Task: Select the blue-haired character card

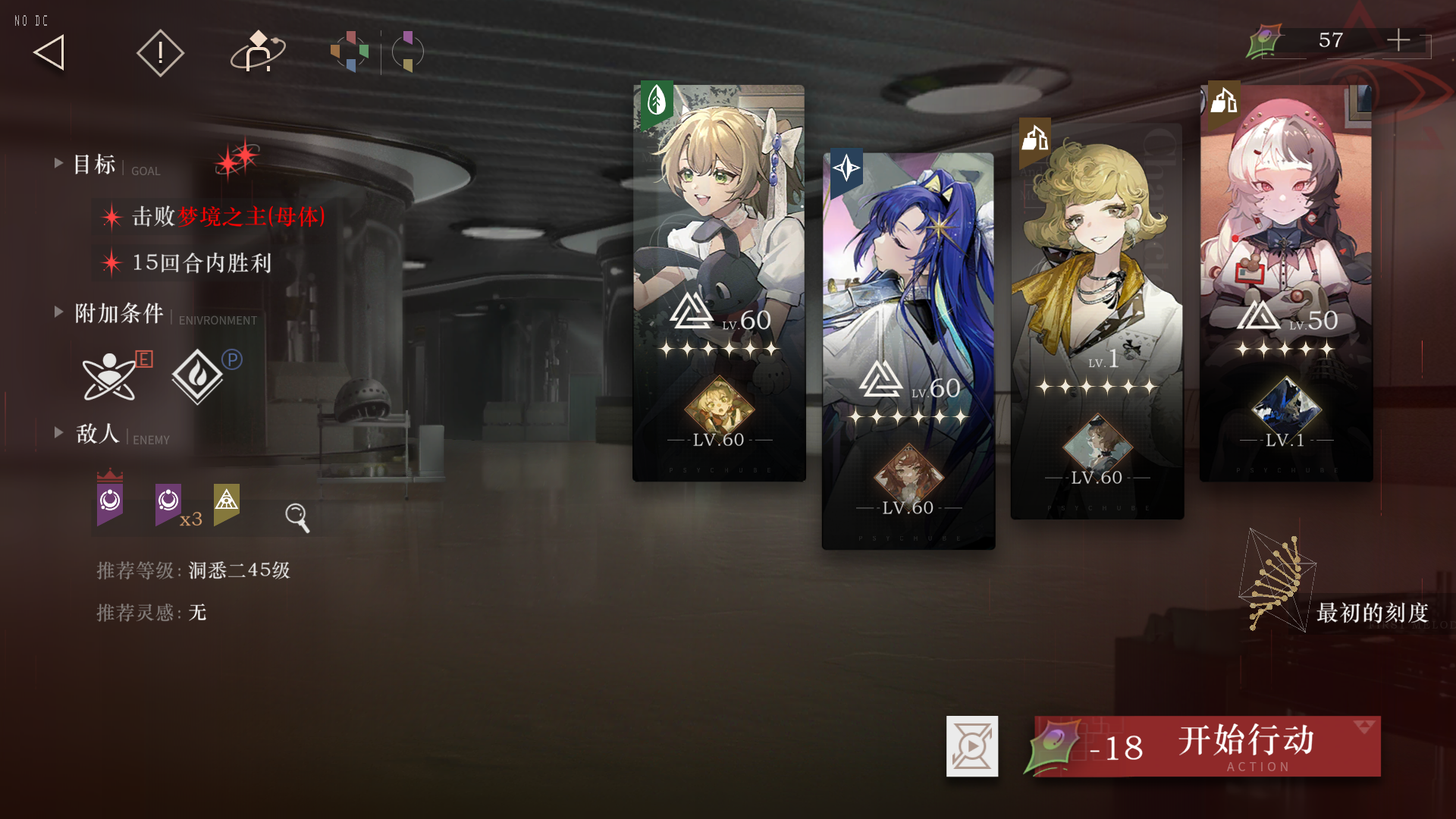Action: (x=908, y=350)
